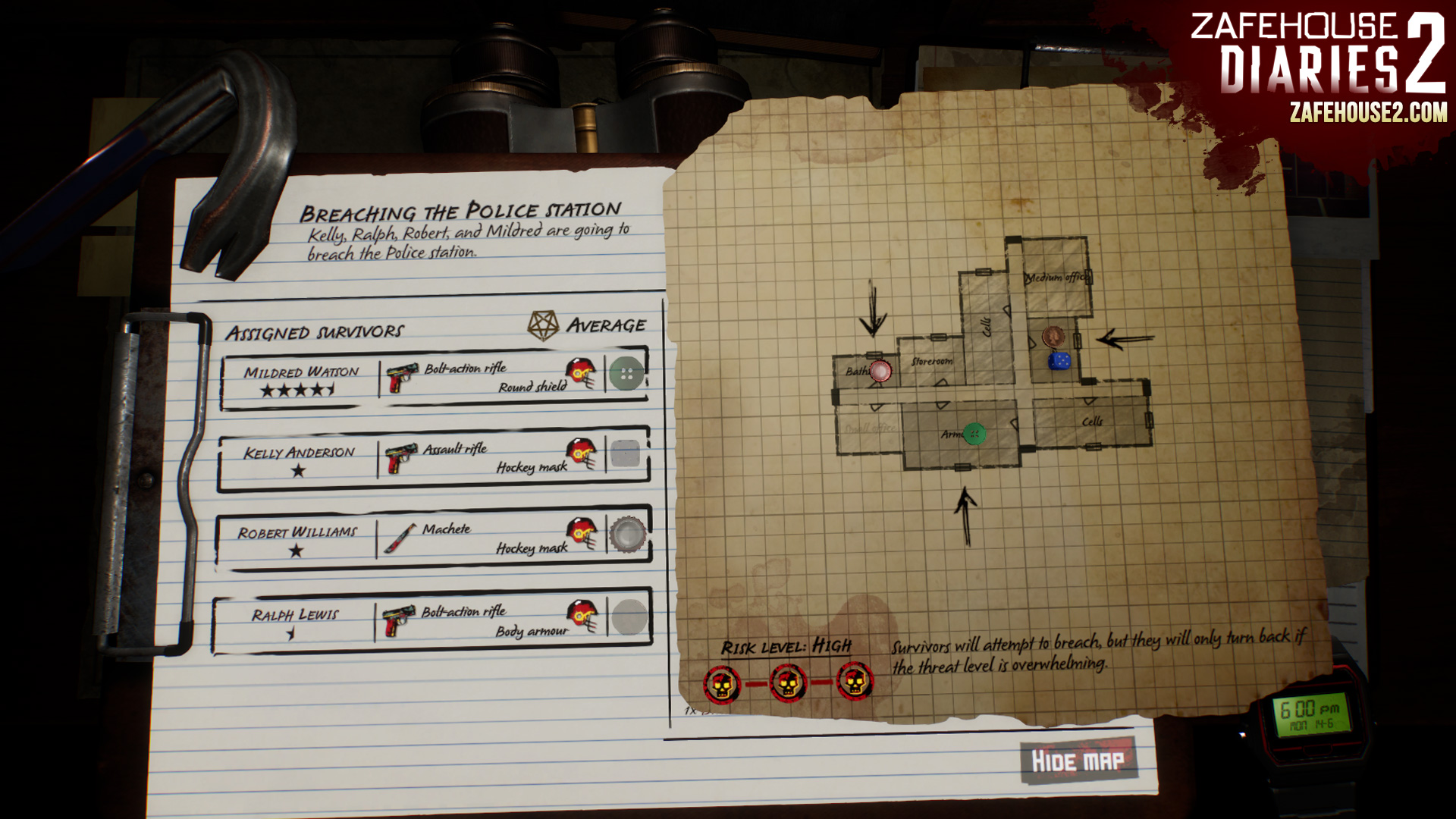Select Mildred Watson's survivor row

pos(301,379)
